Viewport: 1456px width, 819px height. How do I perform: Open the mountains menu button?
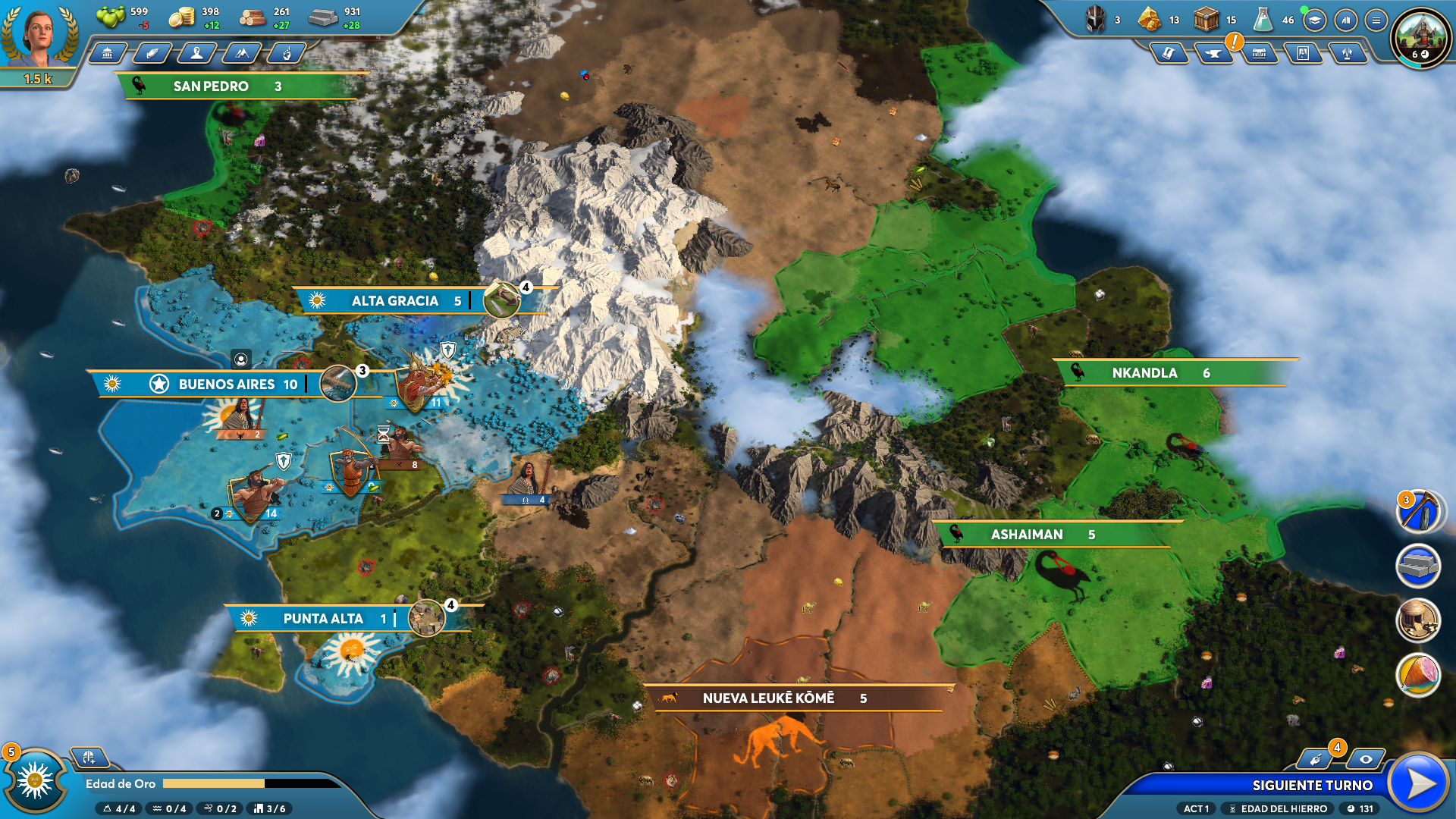coord(242,53)
